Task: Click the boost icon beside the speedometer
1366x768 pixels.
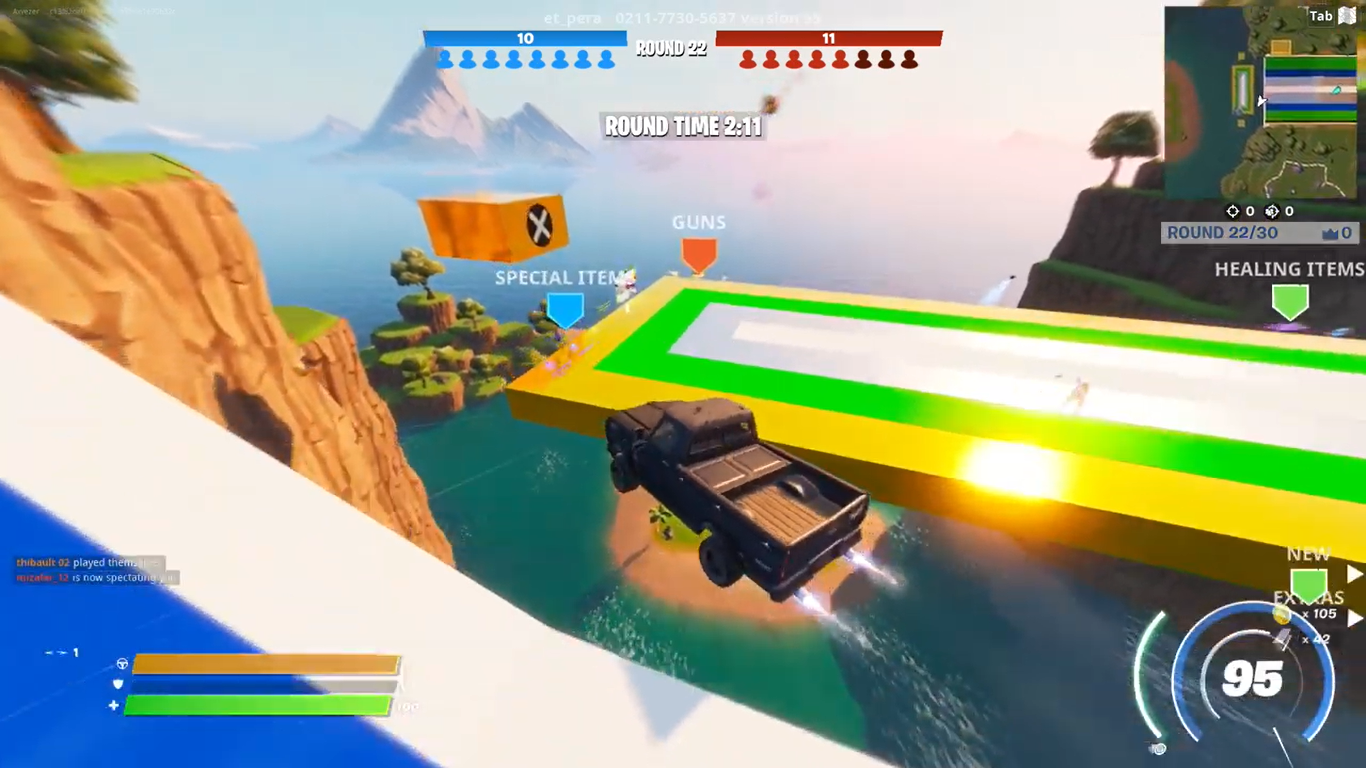Action: tap(1157, 748)
